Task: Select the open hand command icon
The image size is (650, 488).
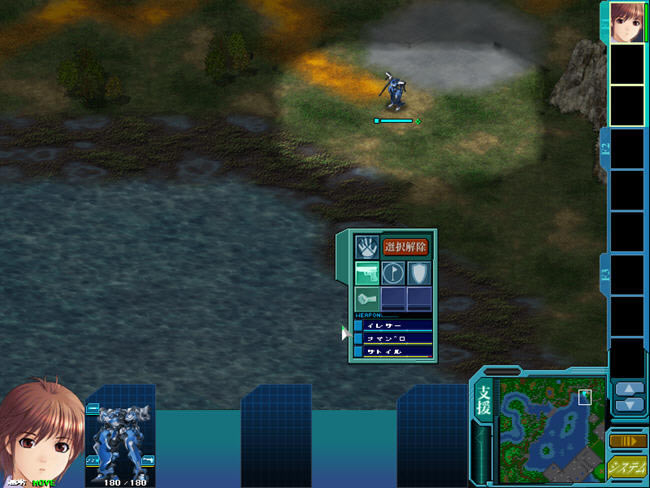Action: click(x=367, y=247)
